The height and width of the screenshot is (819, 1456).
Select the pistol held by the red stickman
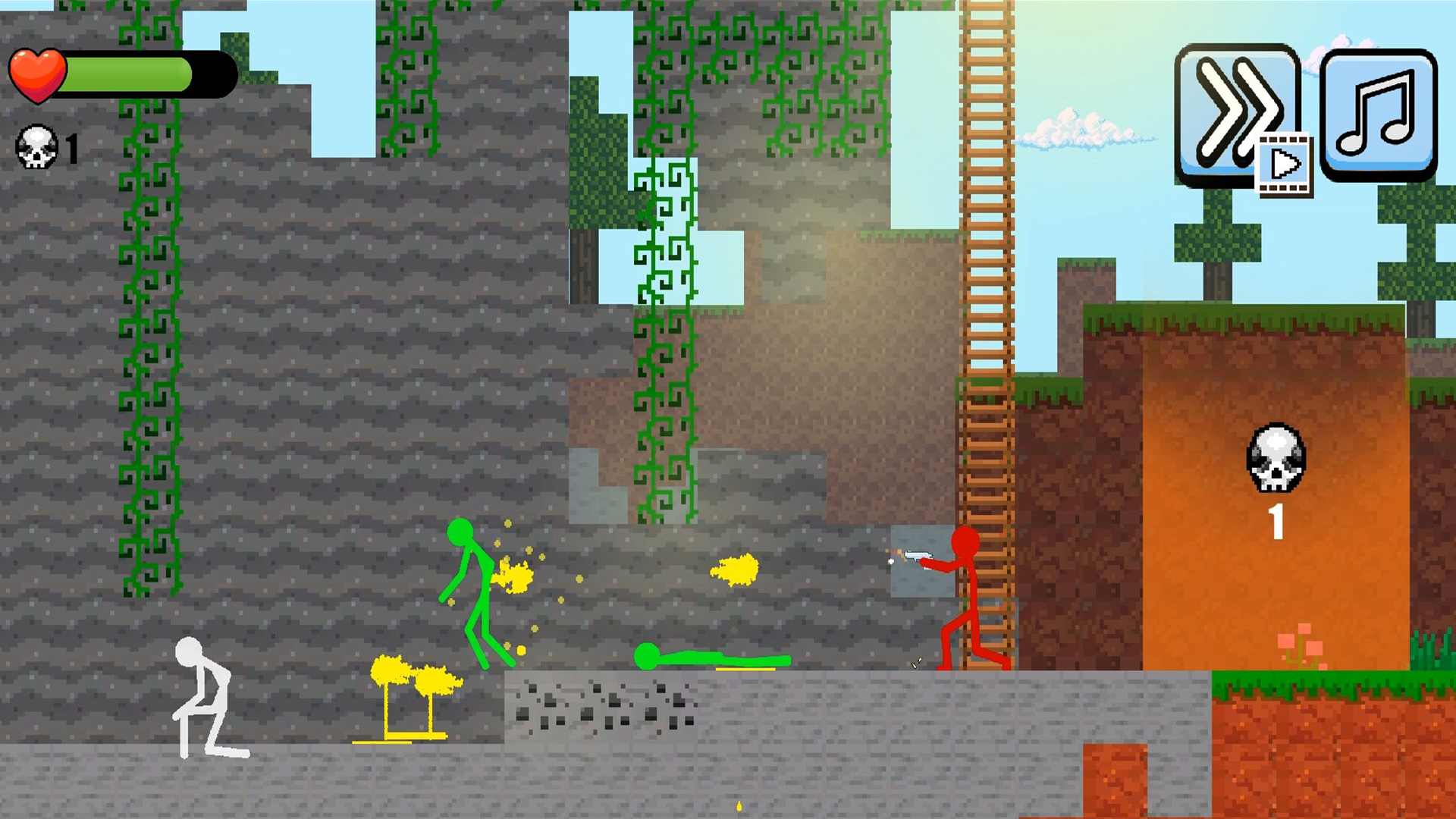coord(918,556)
